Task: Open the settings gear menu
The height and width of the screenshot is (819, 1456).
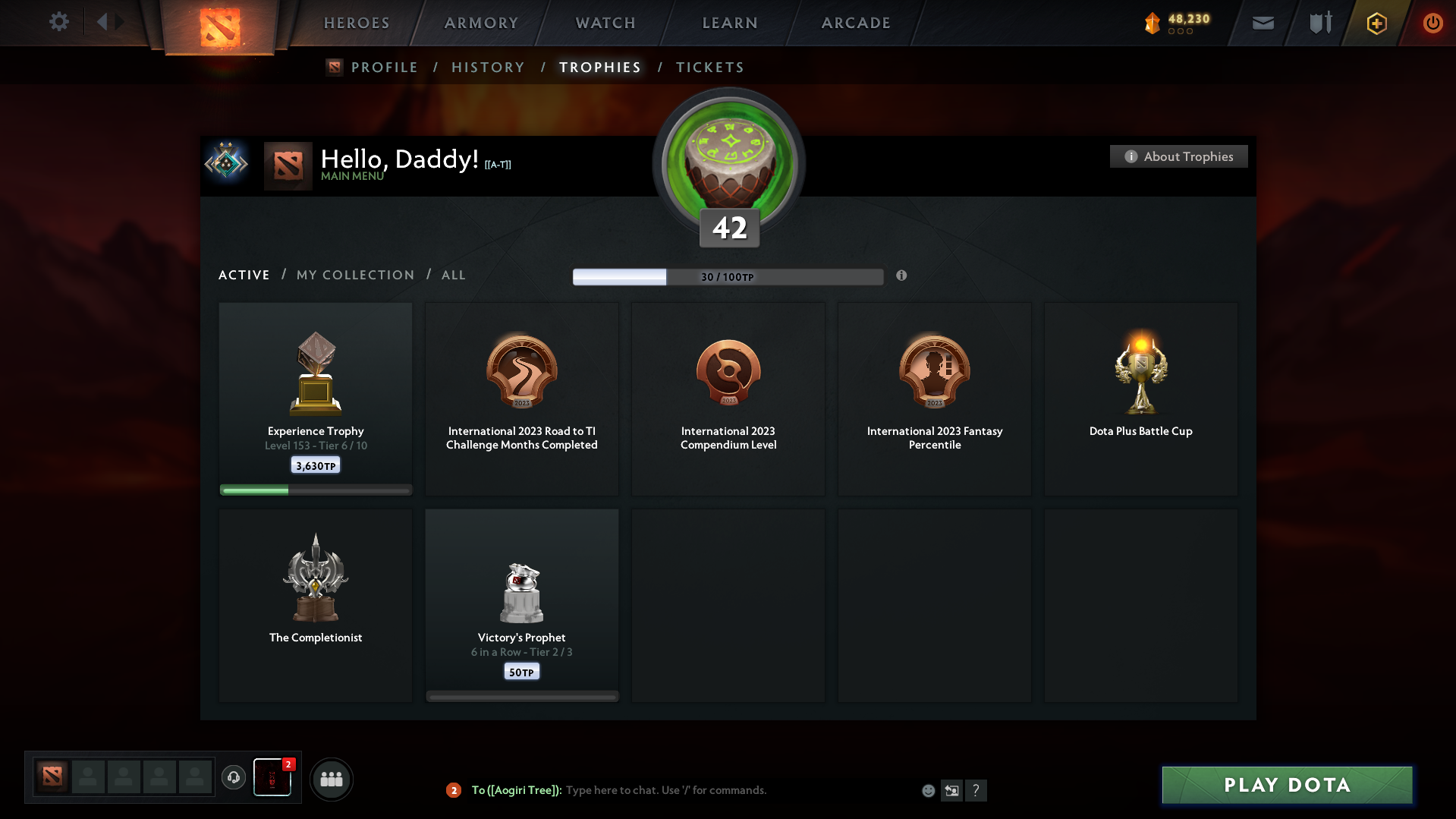Action: (59, 22)
